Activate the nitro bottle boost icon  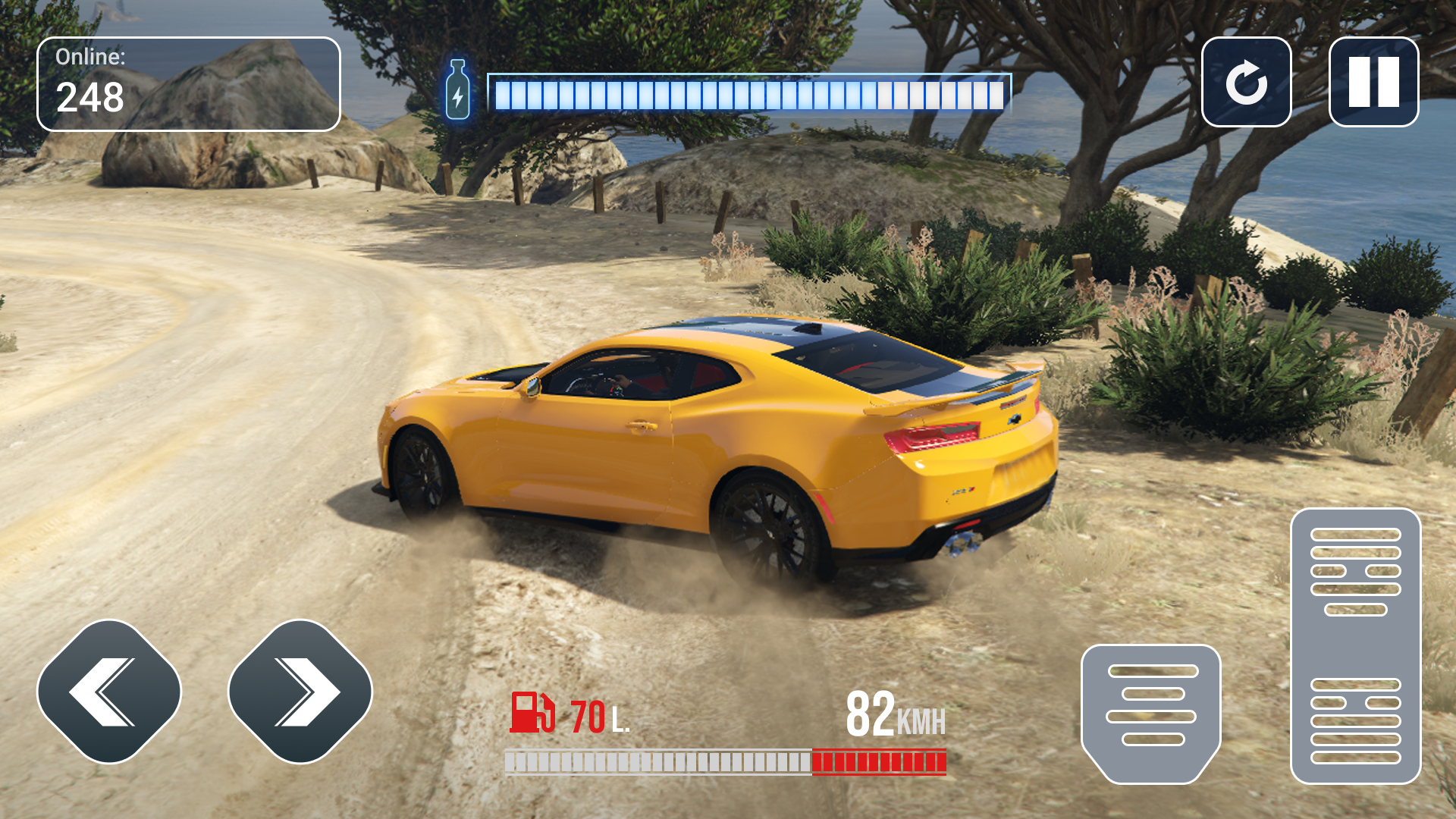tap(457, 90)
